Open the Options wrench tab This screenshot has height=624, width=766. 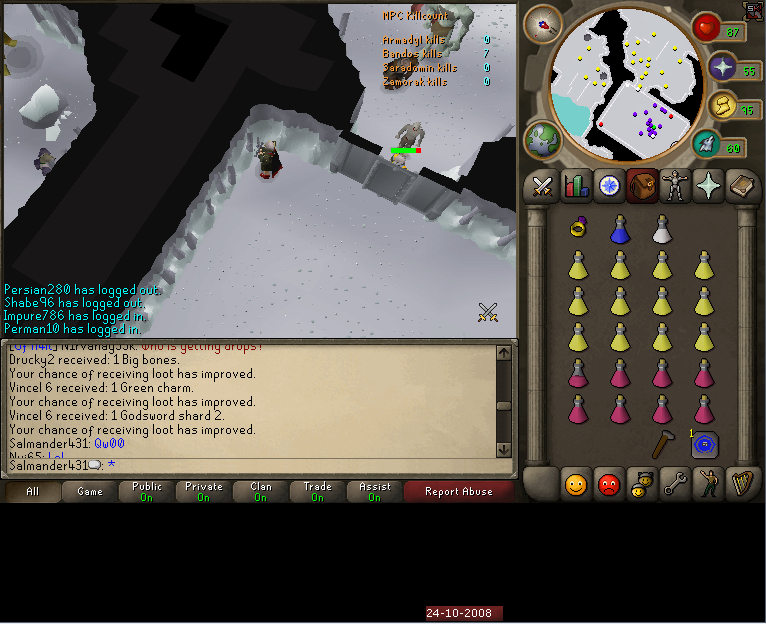pyautogui.click(x=675, y=485)
